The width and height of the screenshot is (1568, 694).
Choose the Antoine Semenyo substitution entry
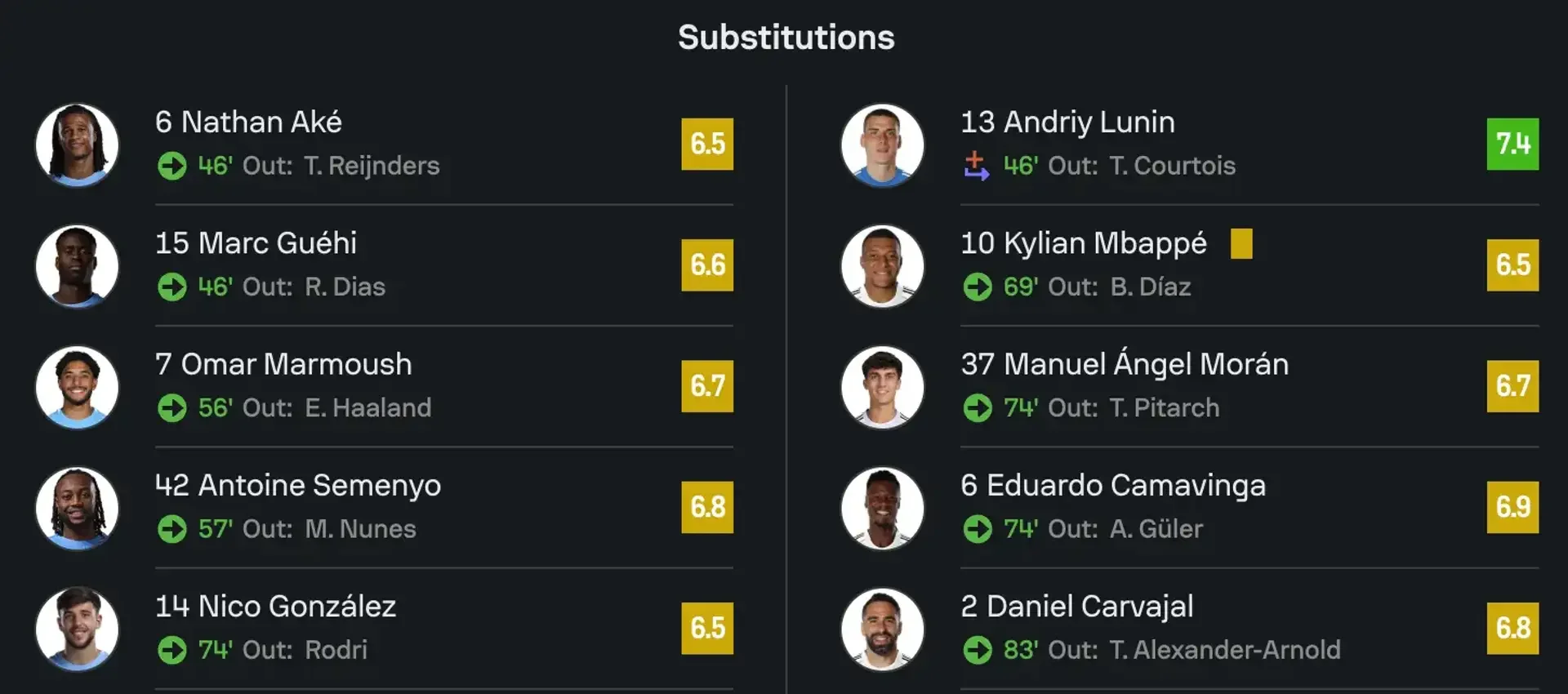pos(298,485)
